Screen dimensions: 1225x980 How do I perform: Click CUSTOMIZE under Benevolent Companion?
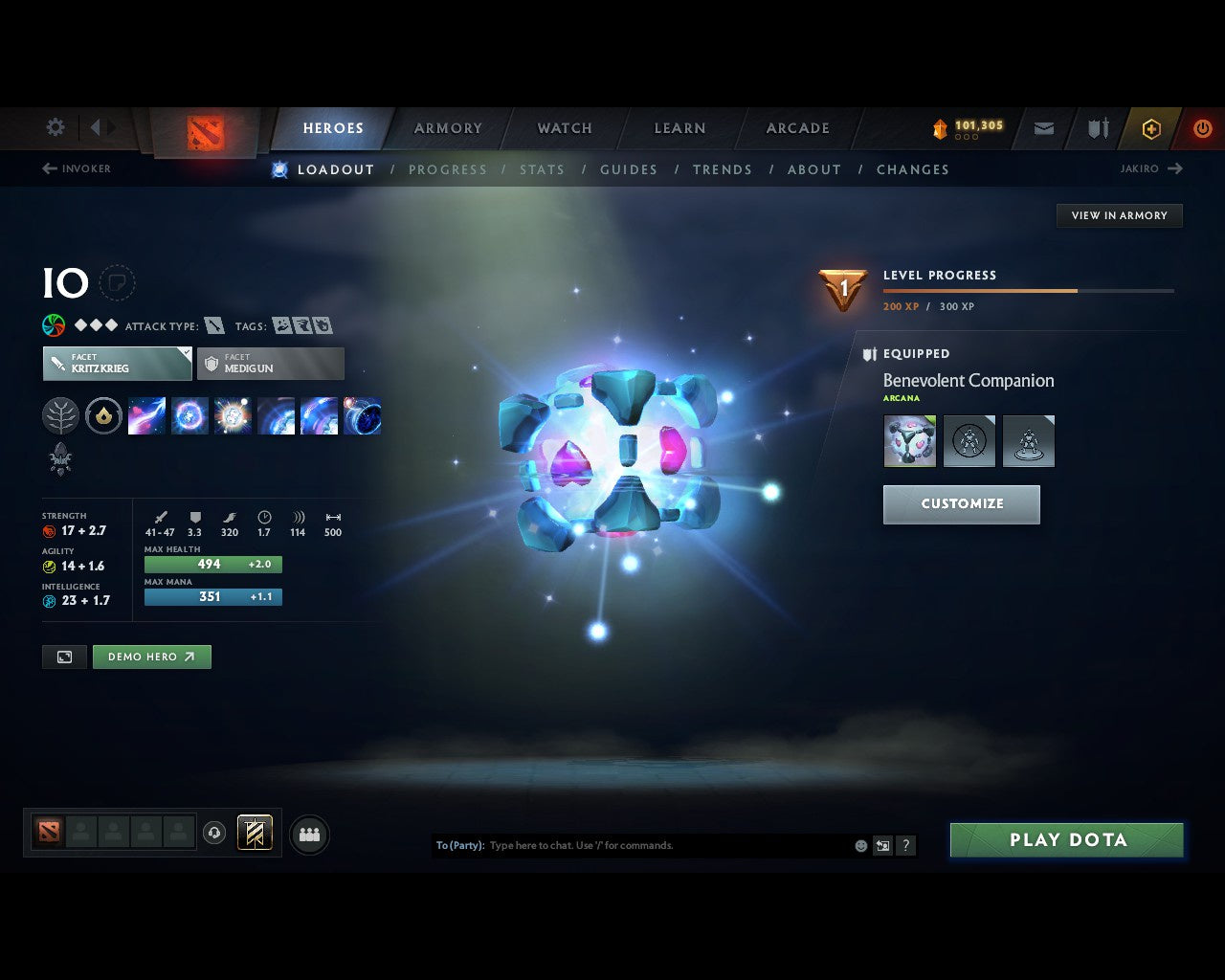(x=961, y=504)
